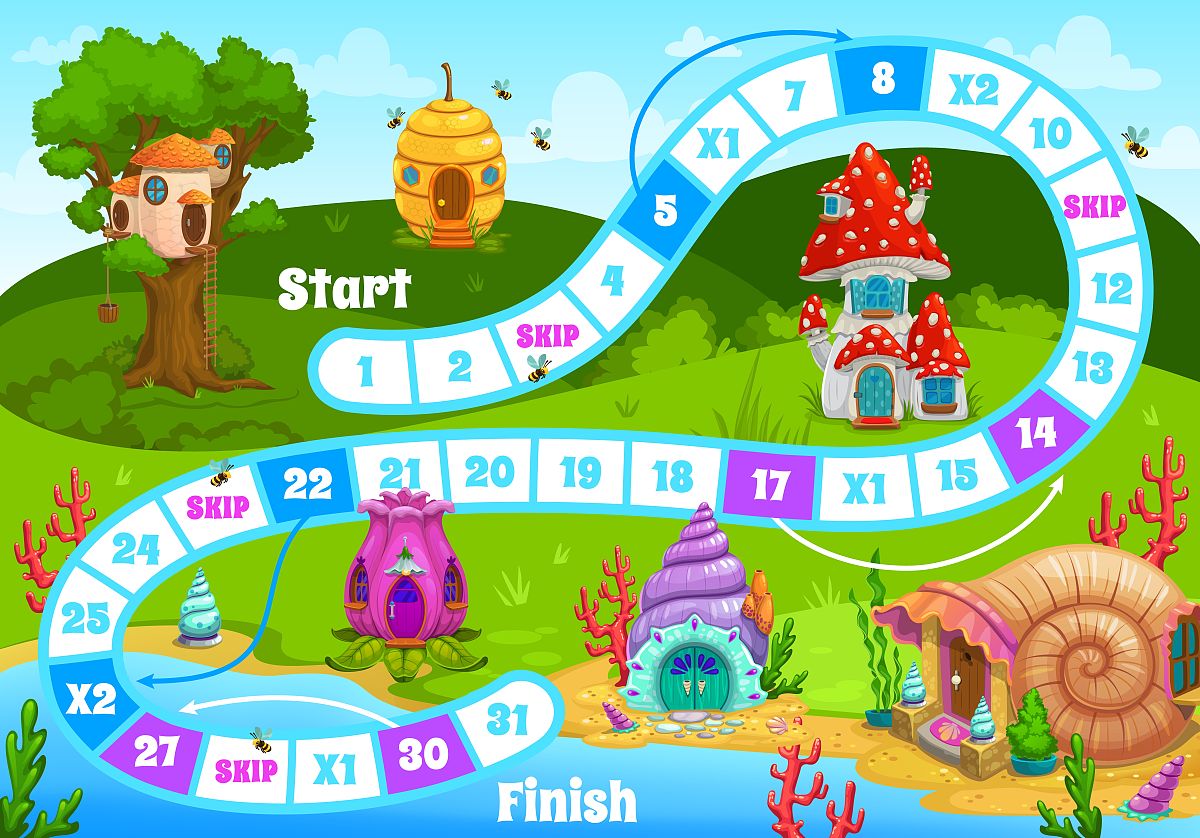This screenshot has height=838, width=1200.
Task: Click the tile numbered 25
Action: [86, 619]
